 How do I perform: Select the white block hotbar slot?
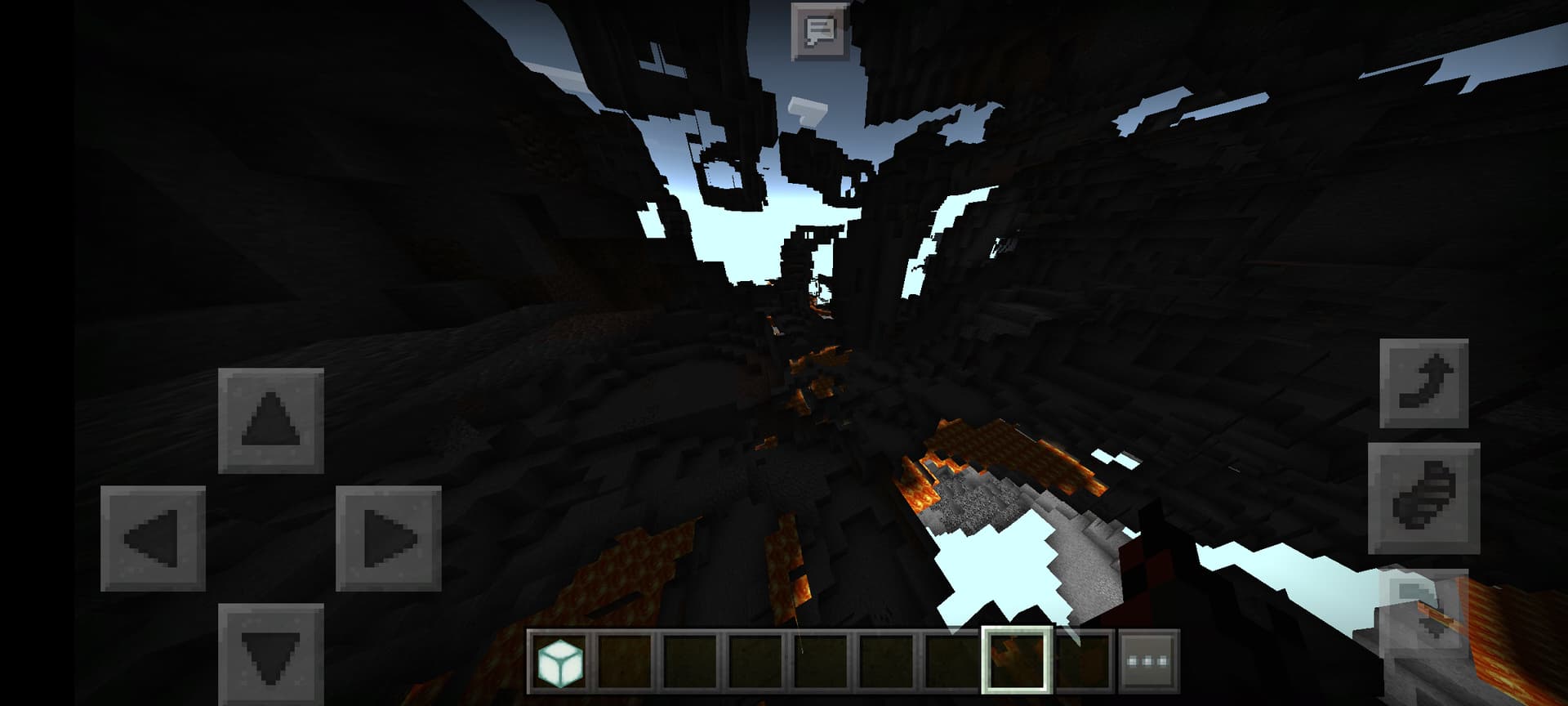click(x=560, y=661)
